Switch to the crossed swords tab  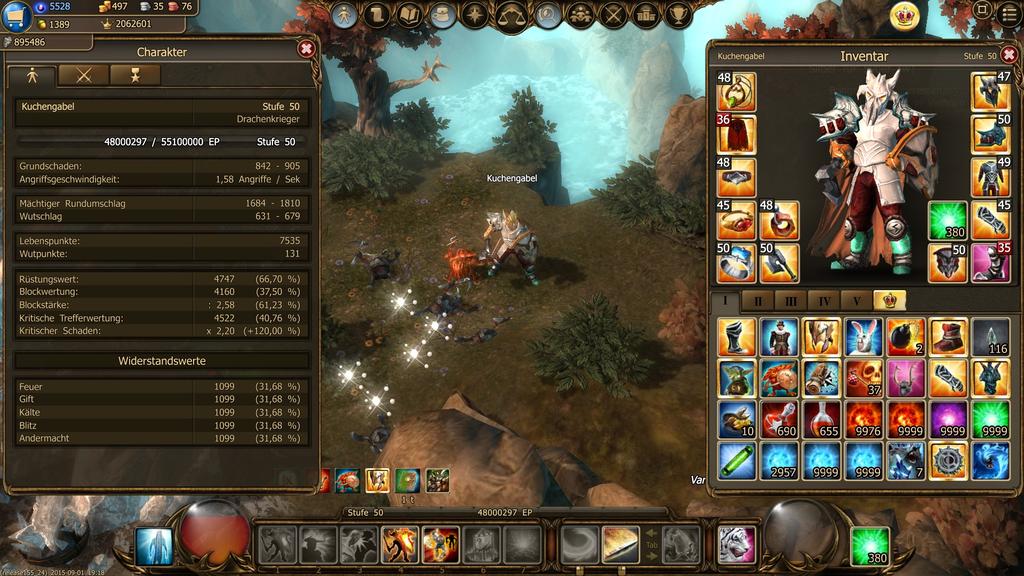83,75
